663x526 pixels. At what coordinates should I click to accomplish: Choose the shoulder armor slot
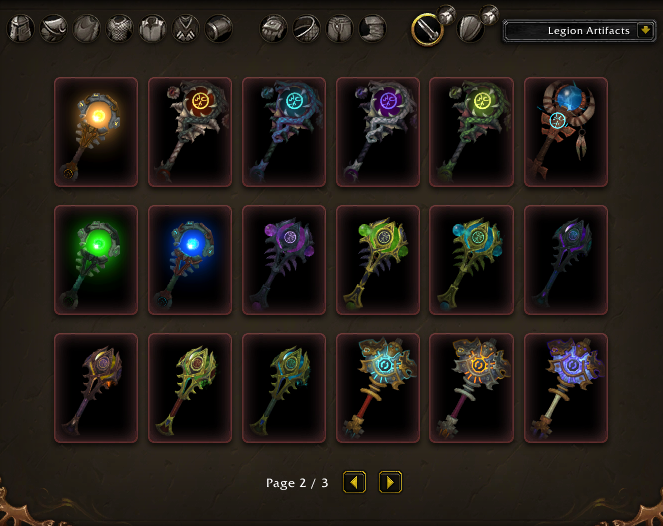click(x=54, y=29)
